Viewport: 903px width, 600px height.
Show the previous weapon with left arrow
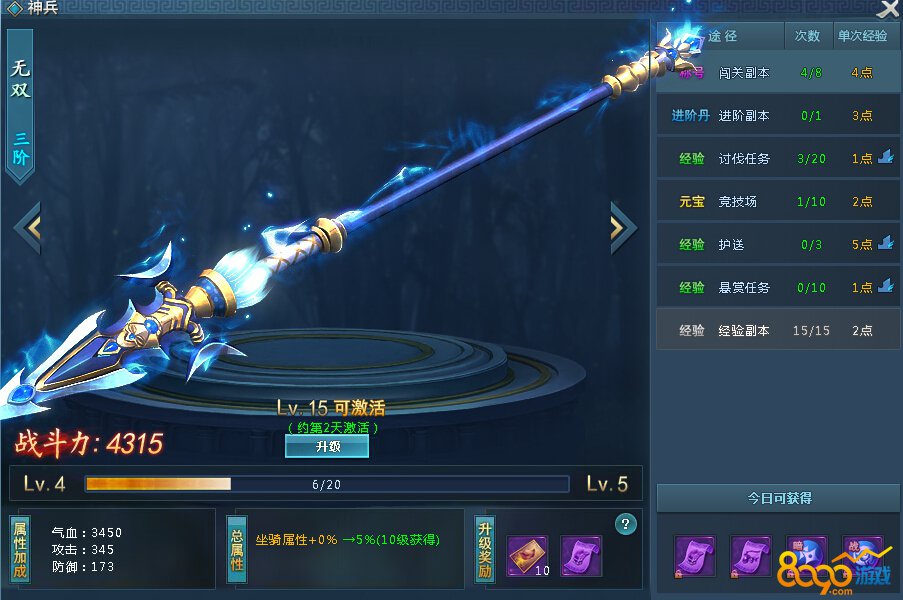coord(28,227)
